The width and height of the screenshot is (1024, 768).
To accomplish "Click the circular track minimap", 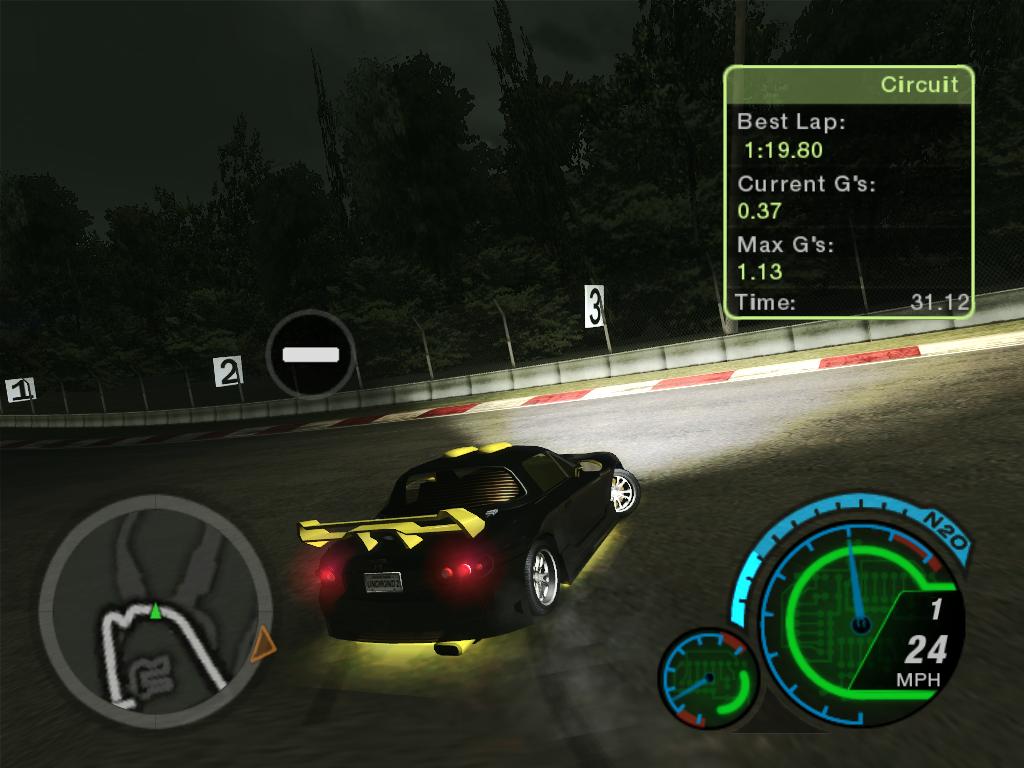I will (156, 610).
